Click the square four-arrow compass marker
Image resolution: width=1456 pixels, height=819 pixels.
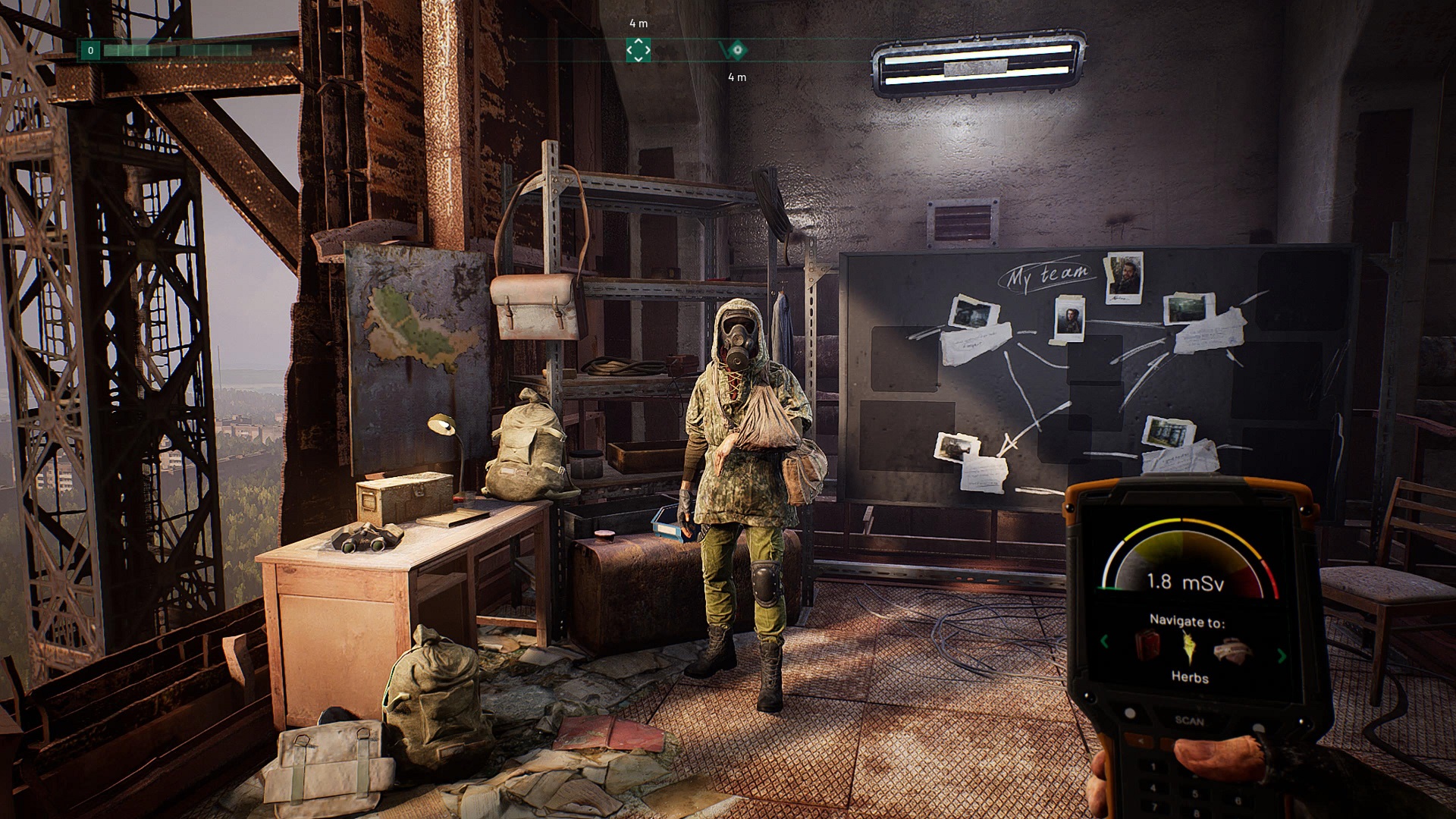[639, 50]
